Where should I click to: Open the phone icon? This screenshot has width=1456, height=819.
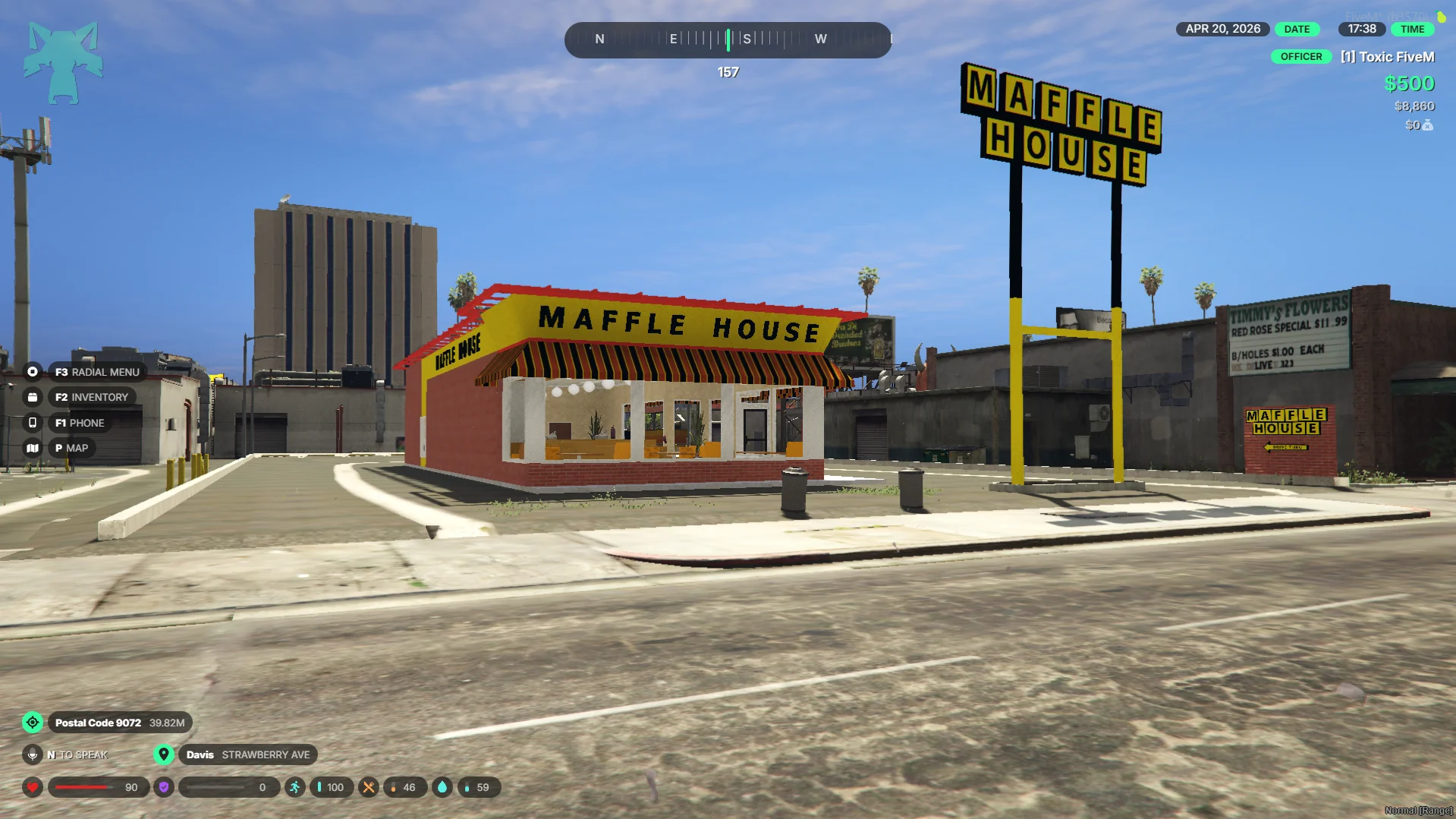point(33,423)
